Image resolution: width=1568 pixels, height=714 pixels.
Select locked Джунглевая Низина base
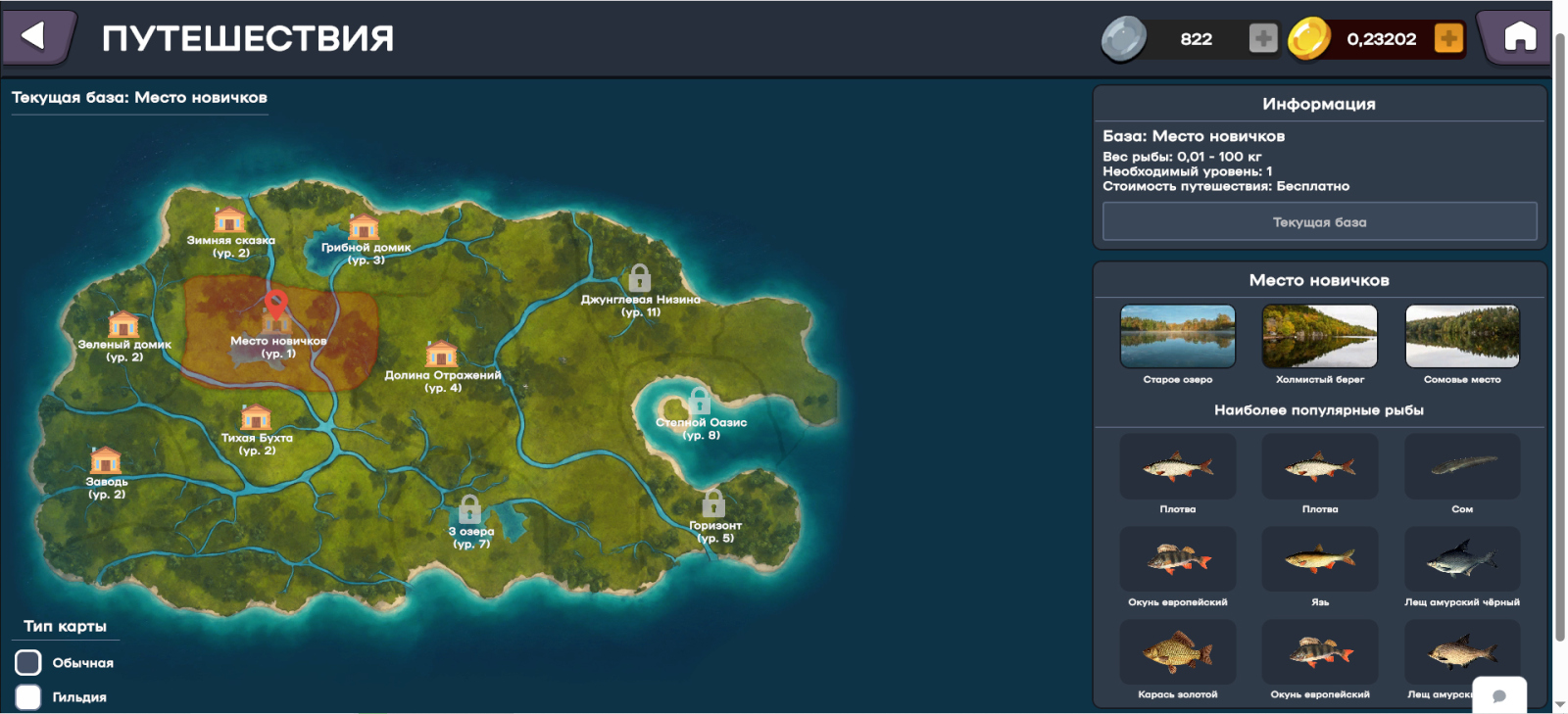click(x=640, y=278)
